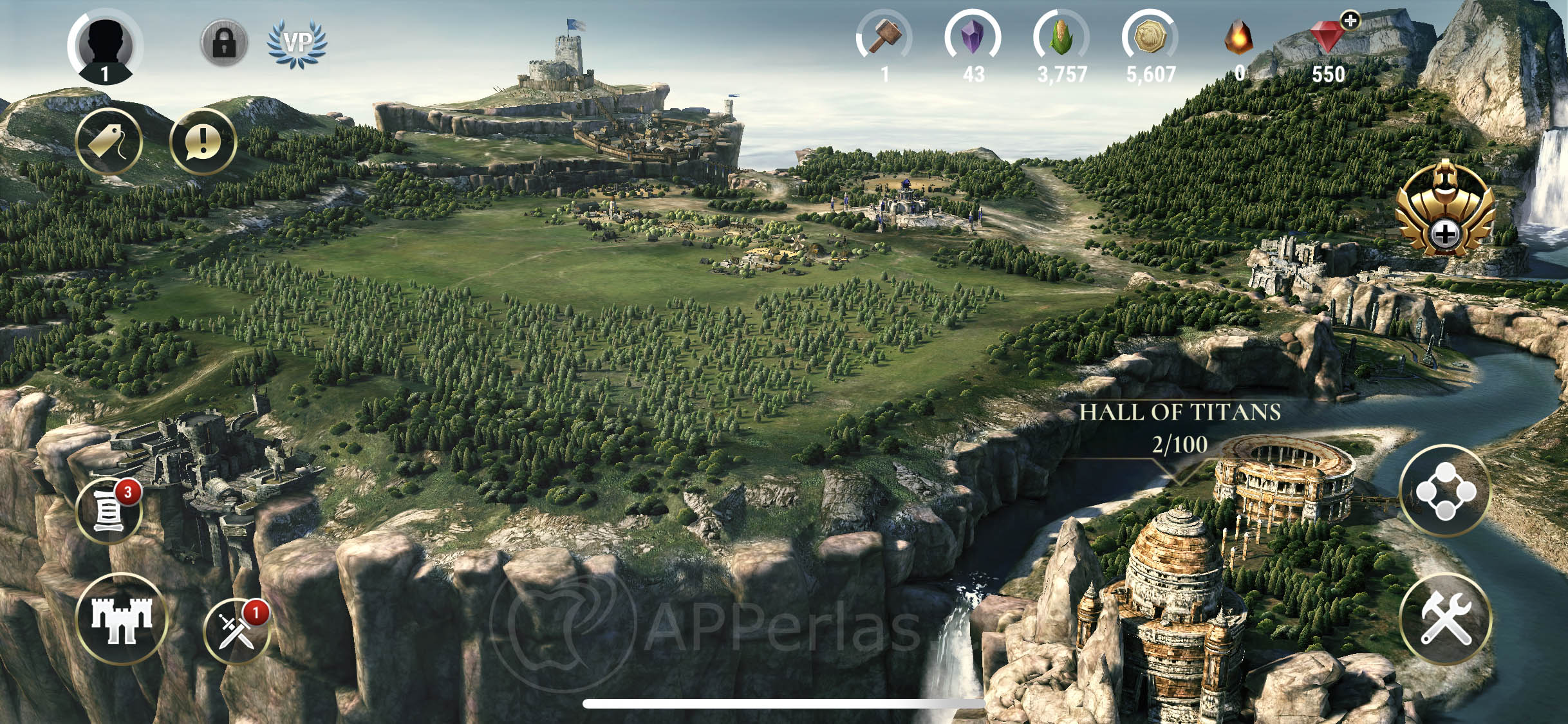The width and height of the screenshot is (1568, 724).
Task: Open the scroll button with 3 notifications
Action: 109,511
